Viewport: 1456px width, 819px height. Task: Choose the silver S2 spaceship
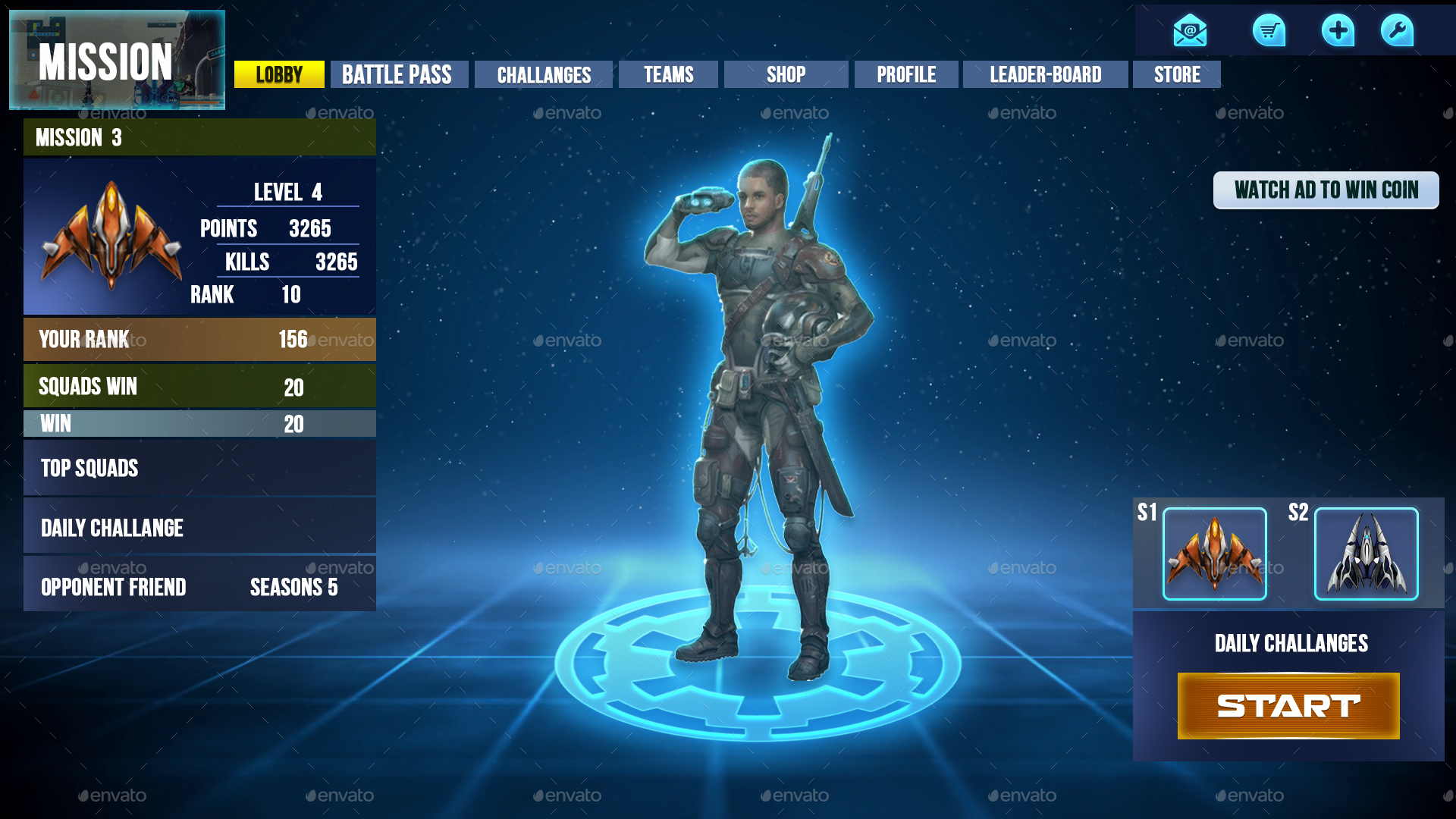coord(1366,554)
